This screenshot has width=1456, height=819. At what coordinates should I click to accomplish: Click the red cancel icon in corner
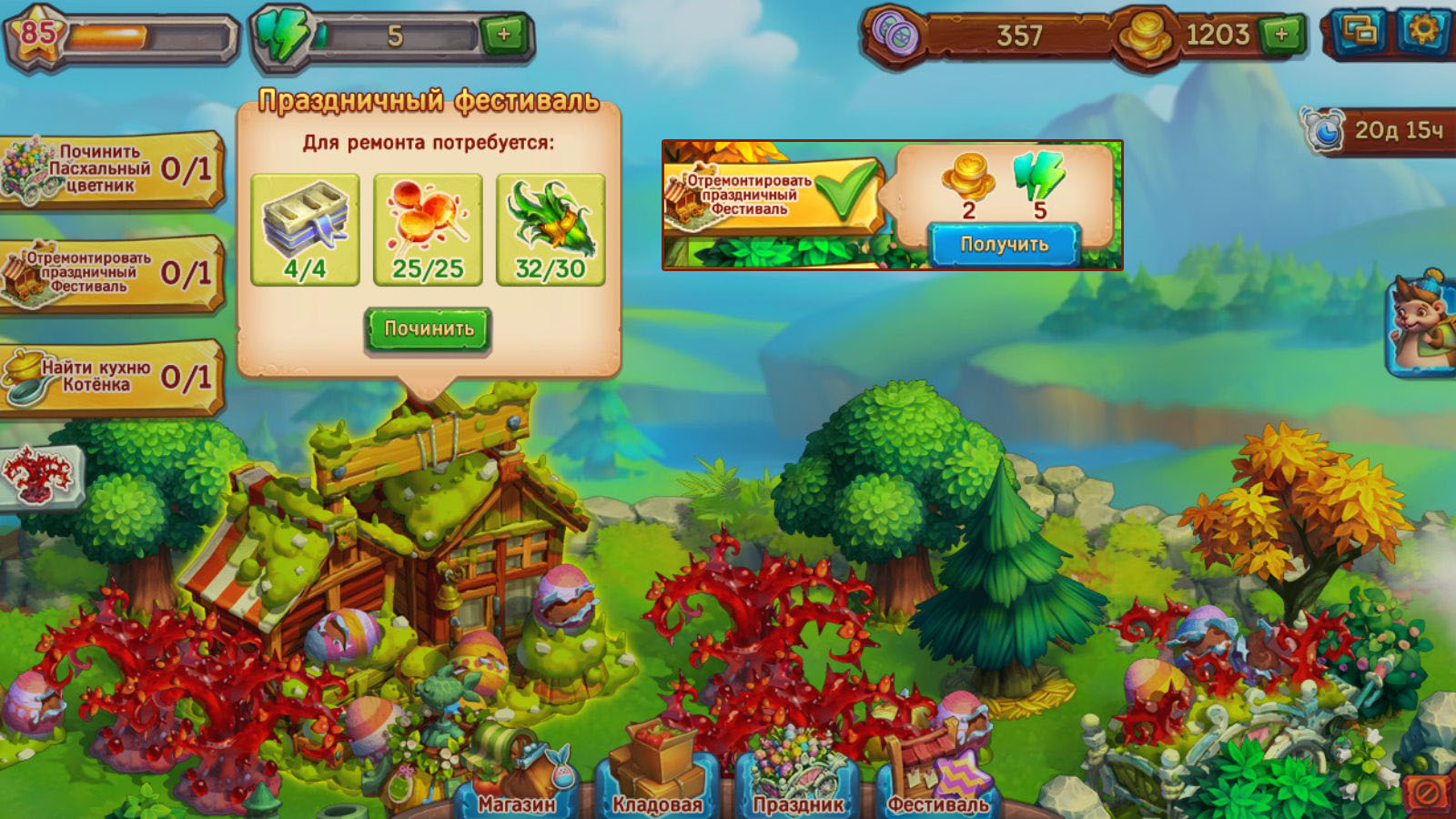(1427, 794)
